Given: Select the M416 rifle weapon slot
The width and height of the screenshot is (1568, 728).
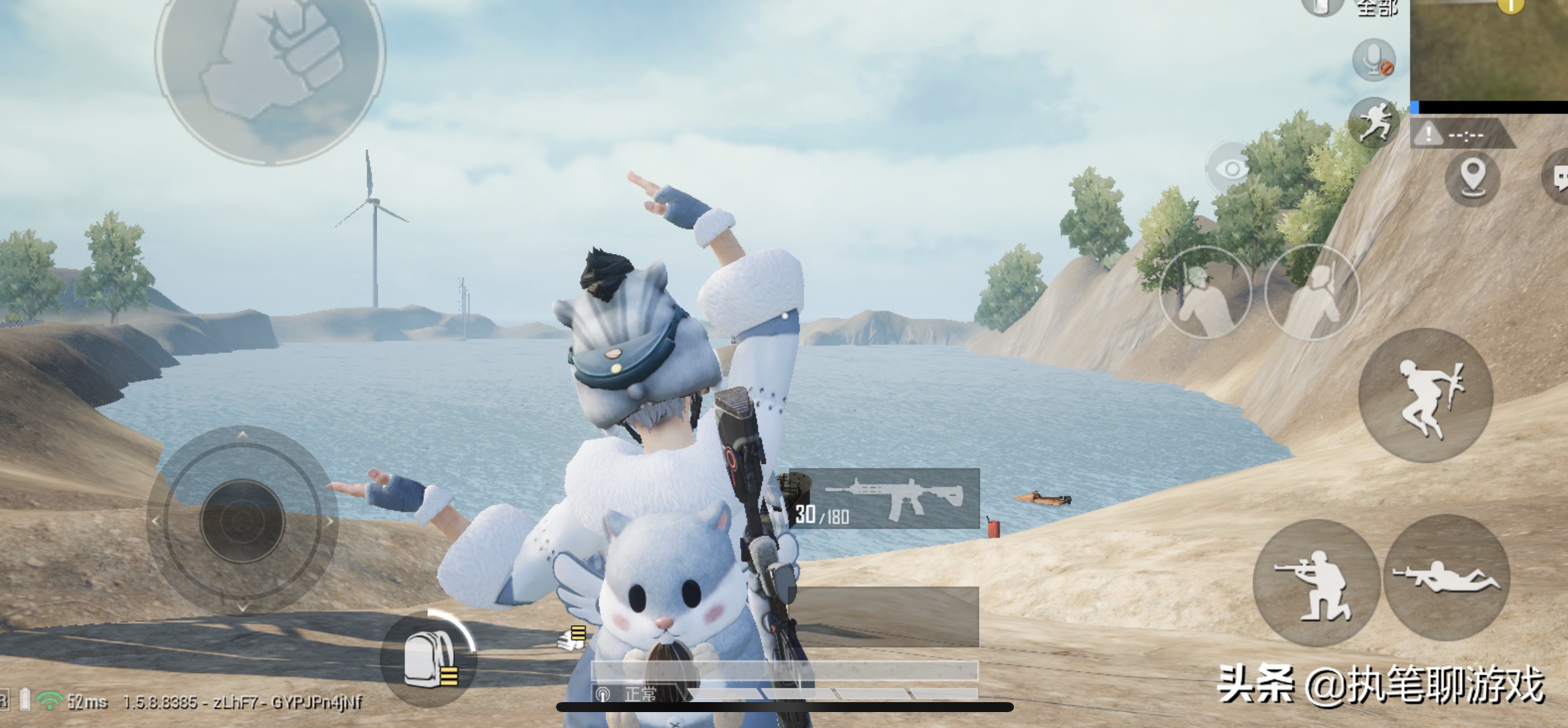Looking at the screenshot, I should [x=884, y=498].
